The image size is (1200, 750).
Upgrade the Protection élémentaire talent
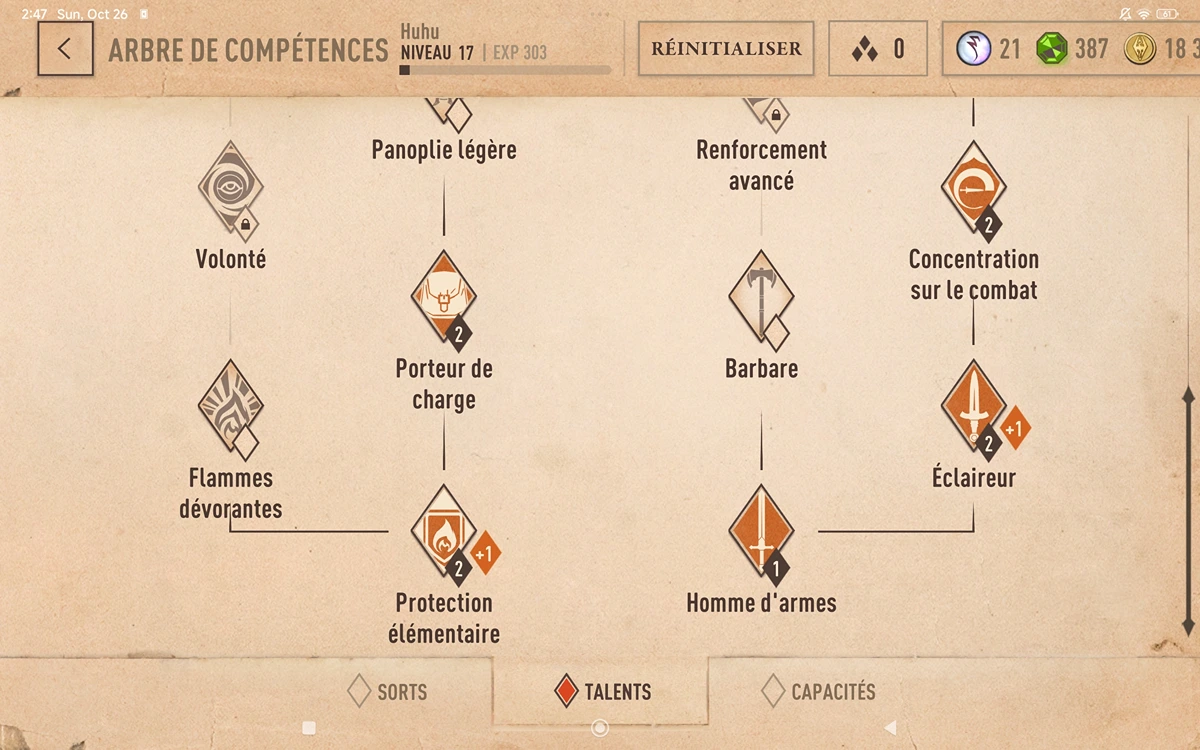point(485,553)
